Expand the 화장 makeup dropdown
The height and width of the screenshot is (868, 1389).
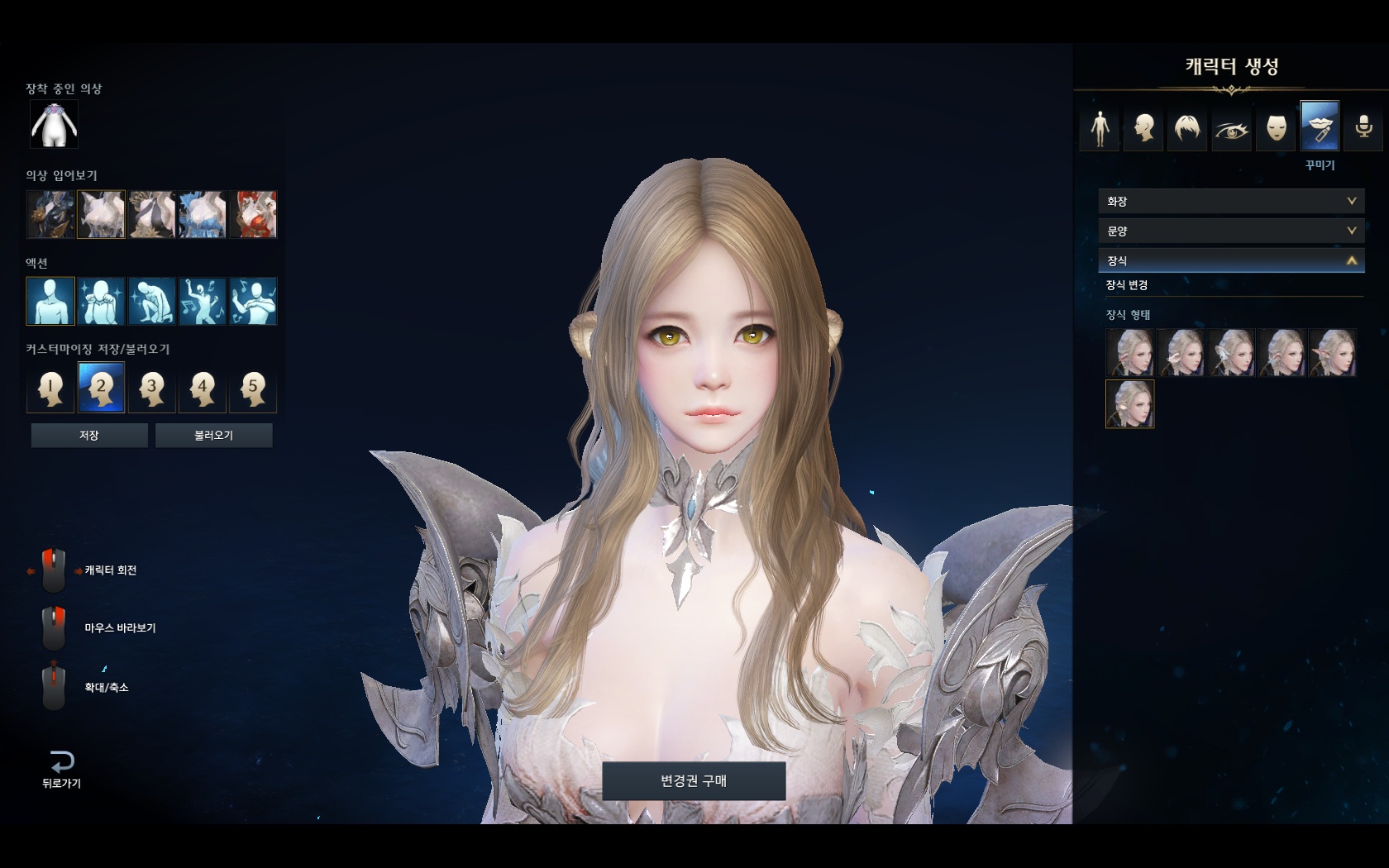[1231, 201]
